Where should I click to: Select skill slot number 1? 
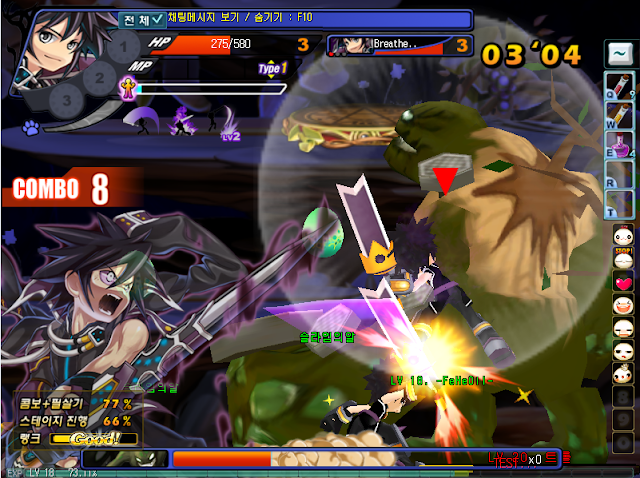coord(122,47)
